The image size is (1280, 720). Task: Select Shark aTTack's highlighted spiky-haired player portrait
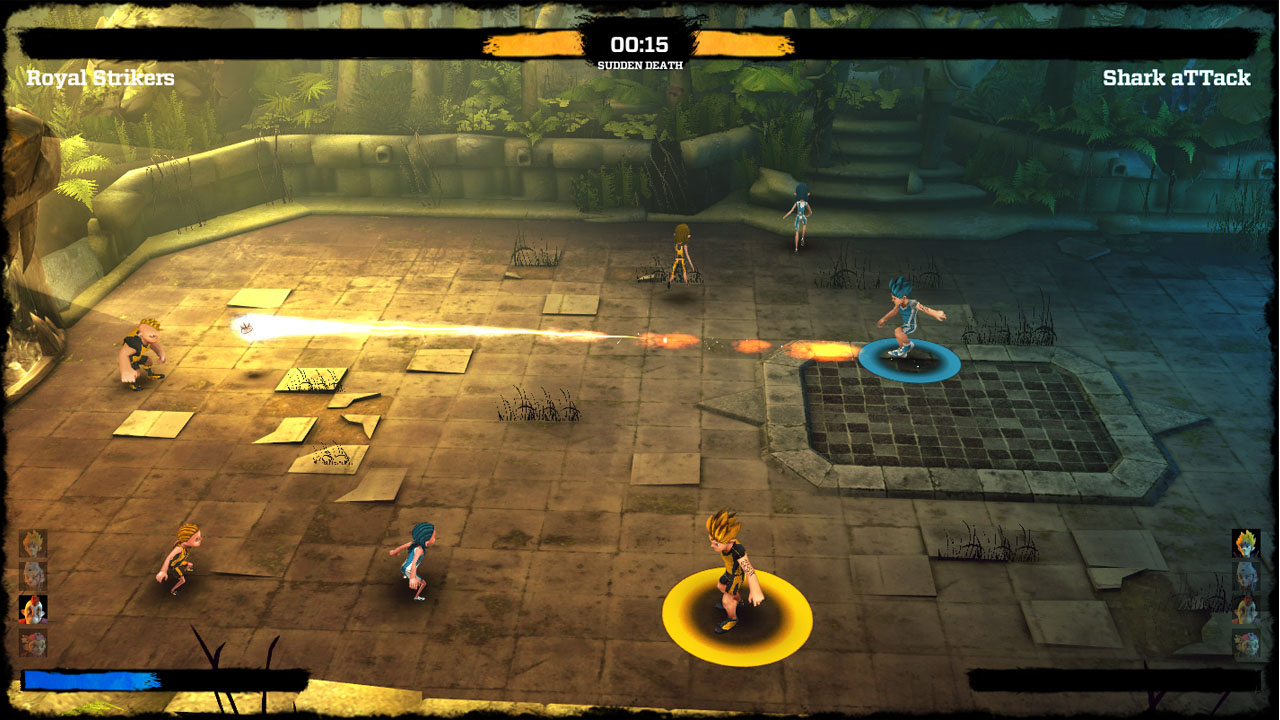pyautogui.click(x=1246, y=543)
